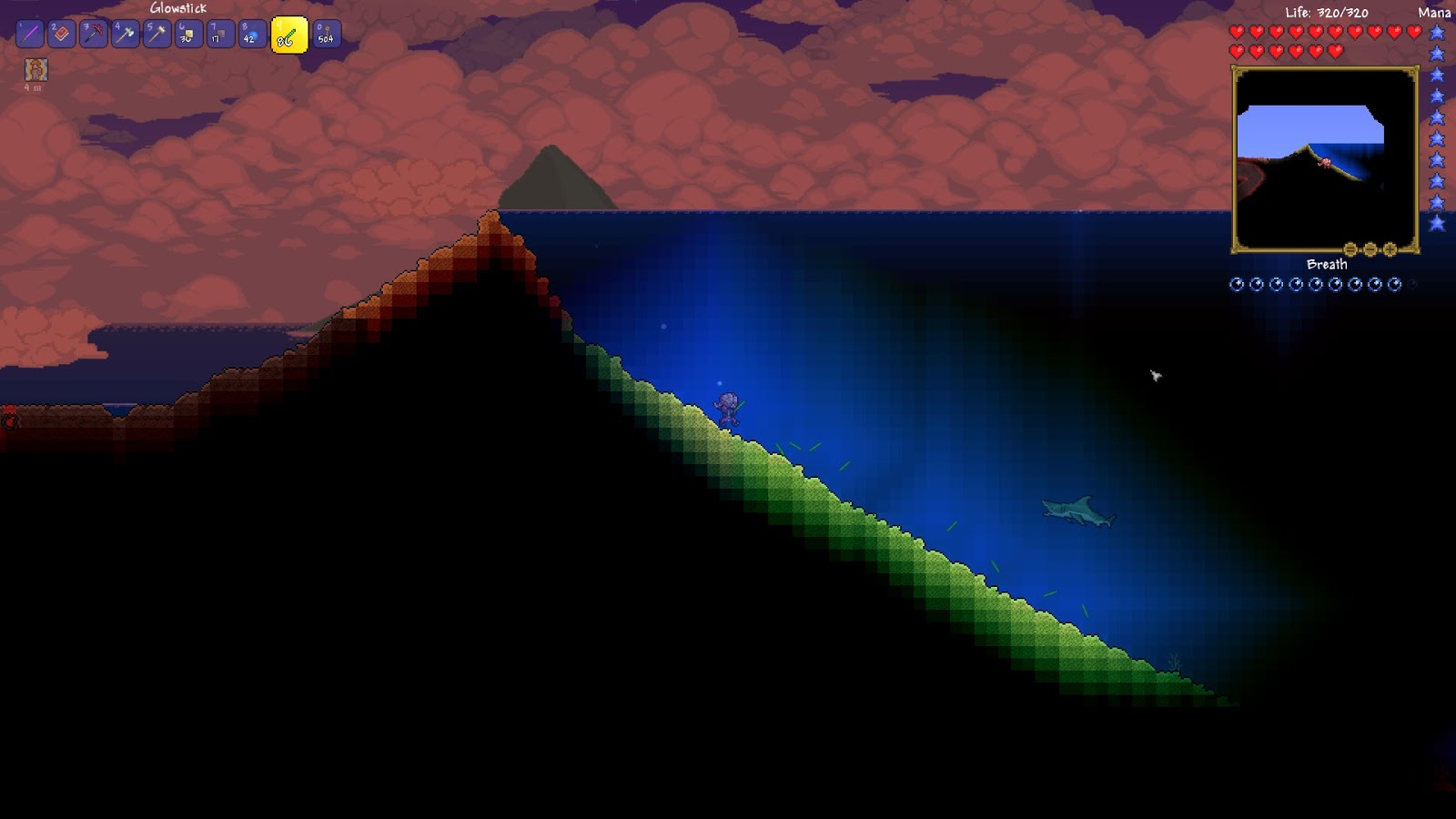Select the blue orb item in slot 8
1456x819 pixels.
[250, 35]
